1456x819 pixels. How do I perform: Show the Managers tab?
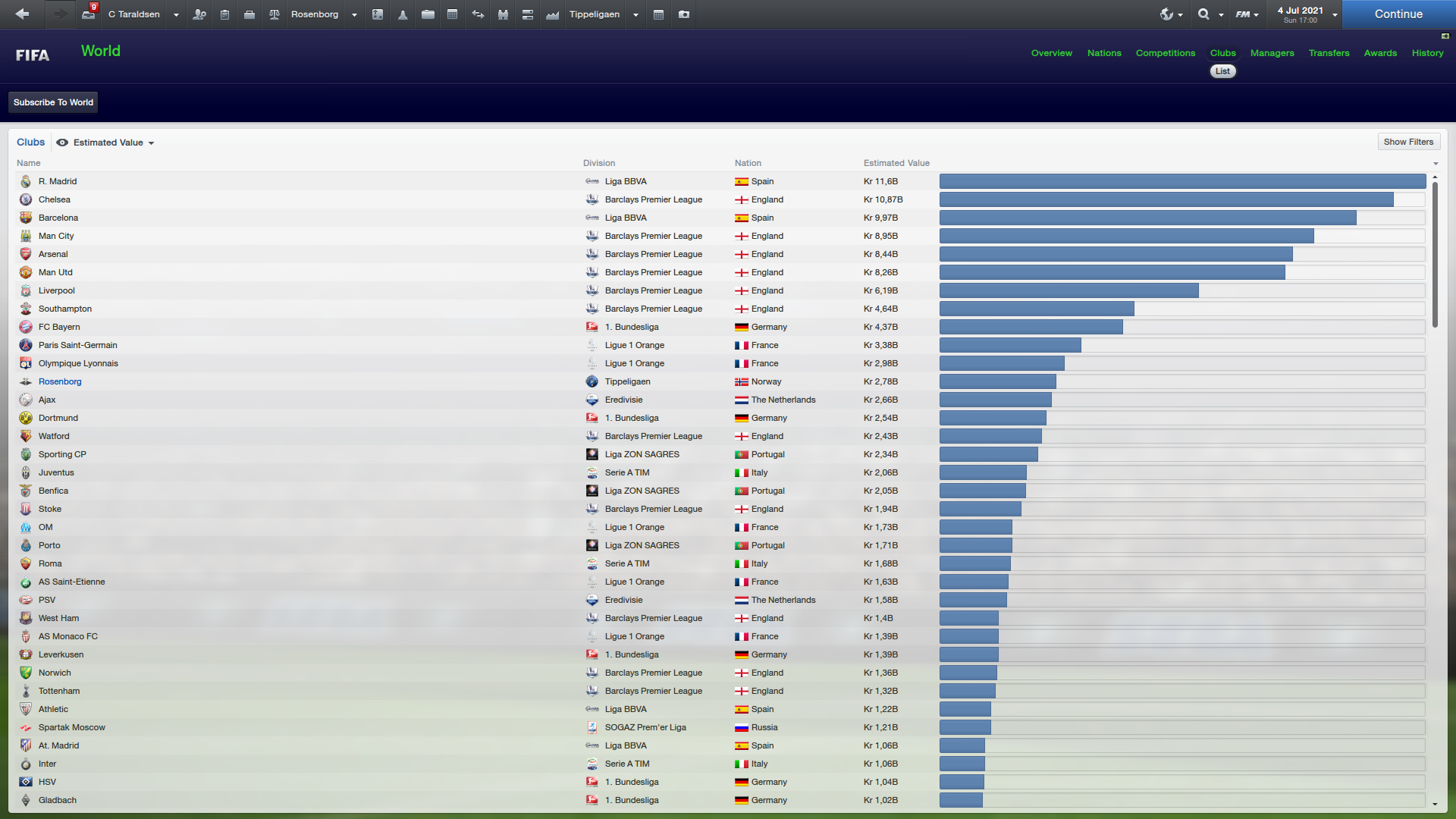click(x=1272, y=53)
